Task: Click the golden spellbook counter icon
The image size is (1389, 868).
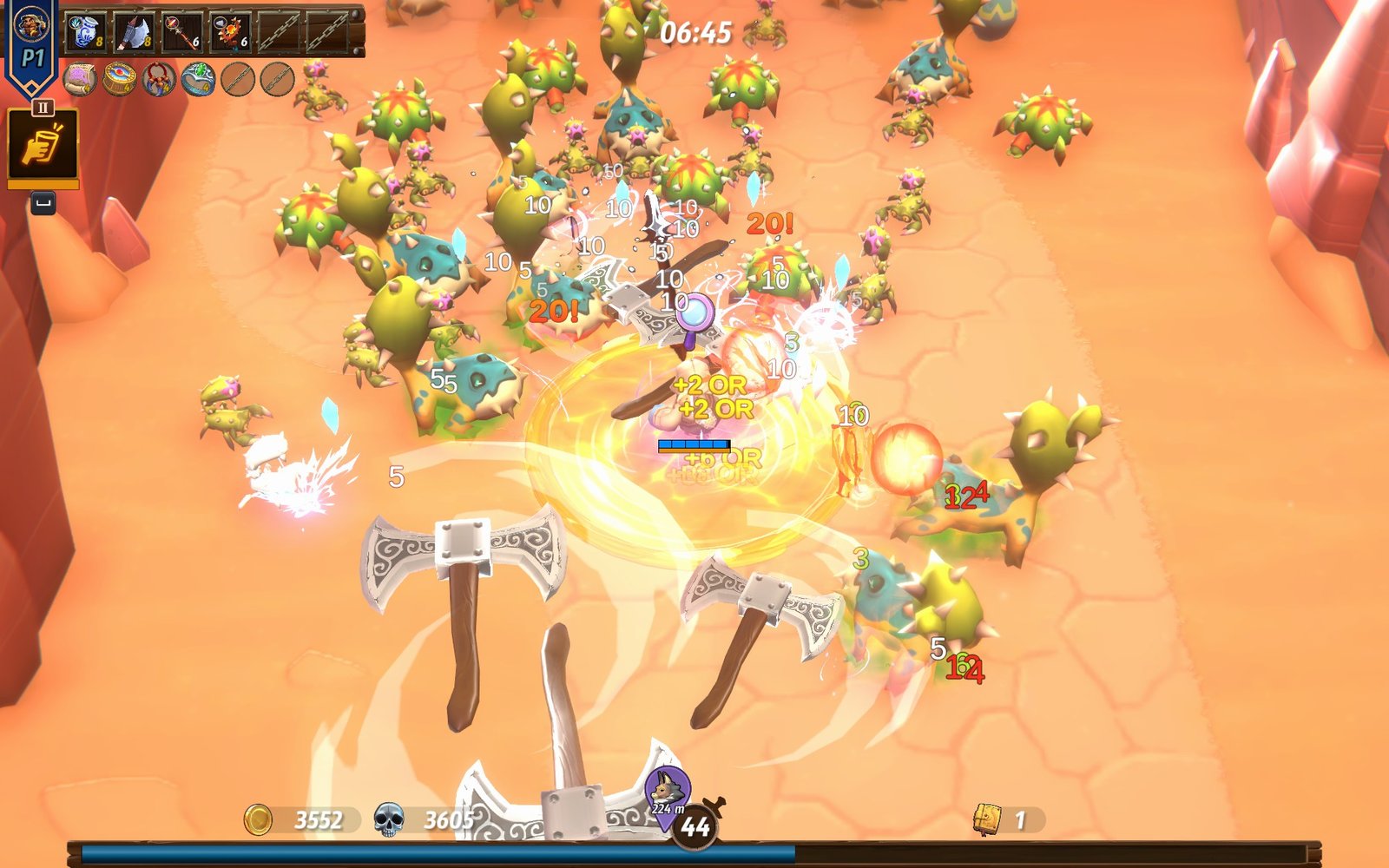Action: [988, 819]
